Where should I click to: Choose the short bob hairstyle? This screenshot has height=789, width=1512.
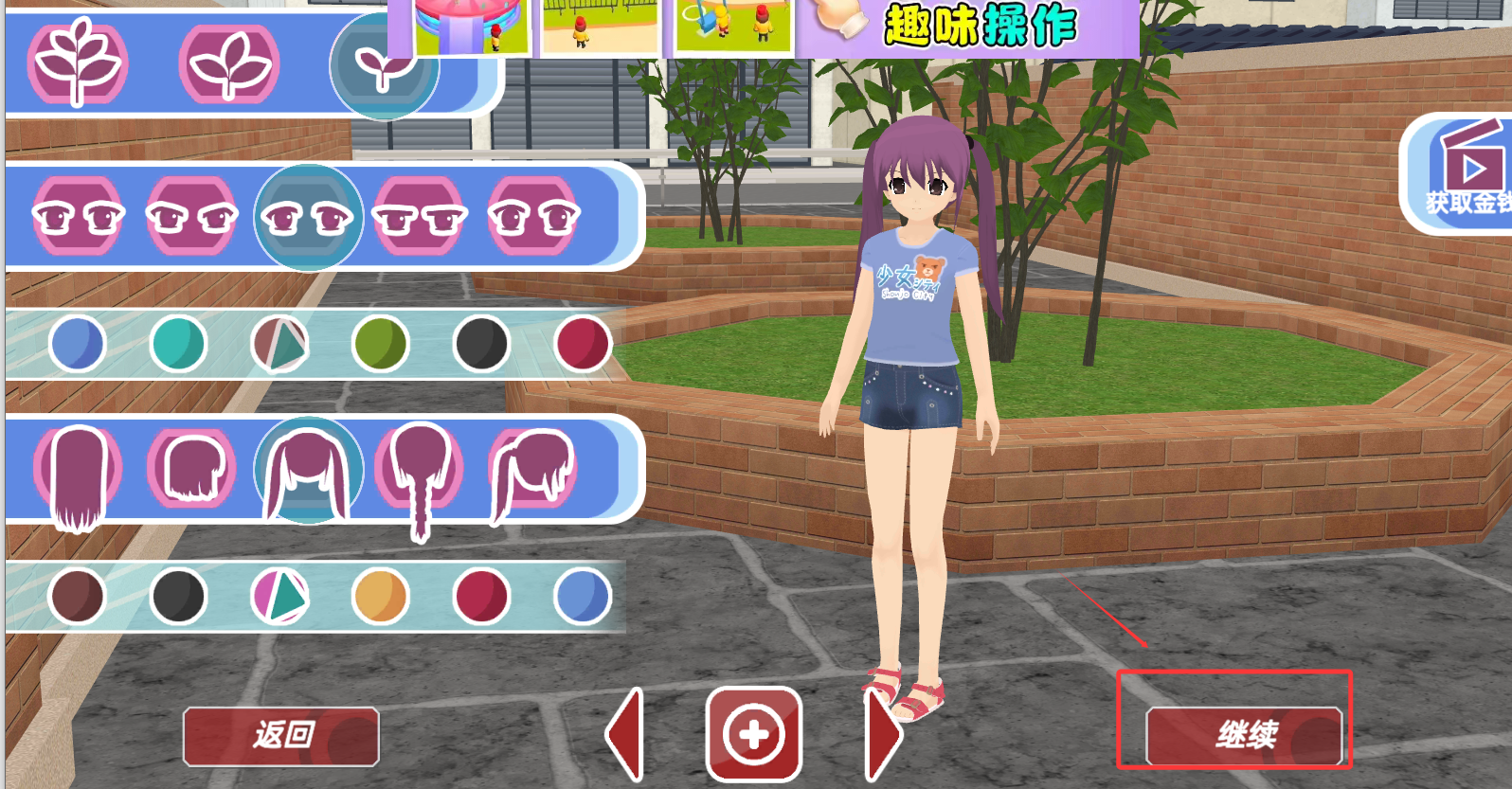[x=192, y=468]
